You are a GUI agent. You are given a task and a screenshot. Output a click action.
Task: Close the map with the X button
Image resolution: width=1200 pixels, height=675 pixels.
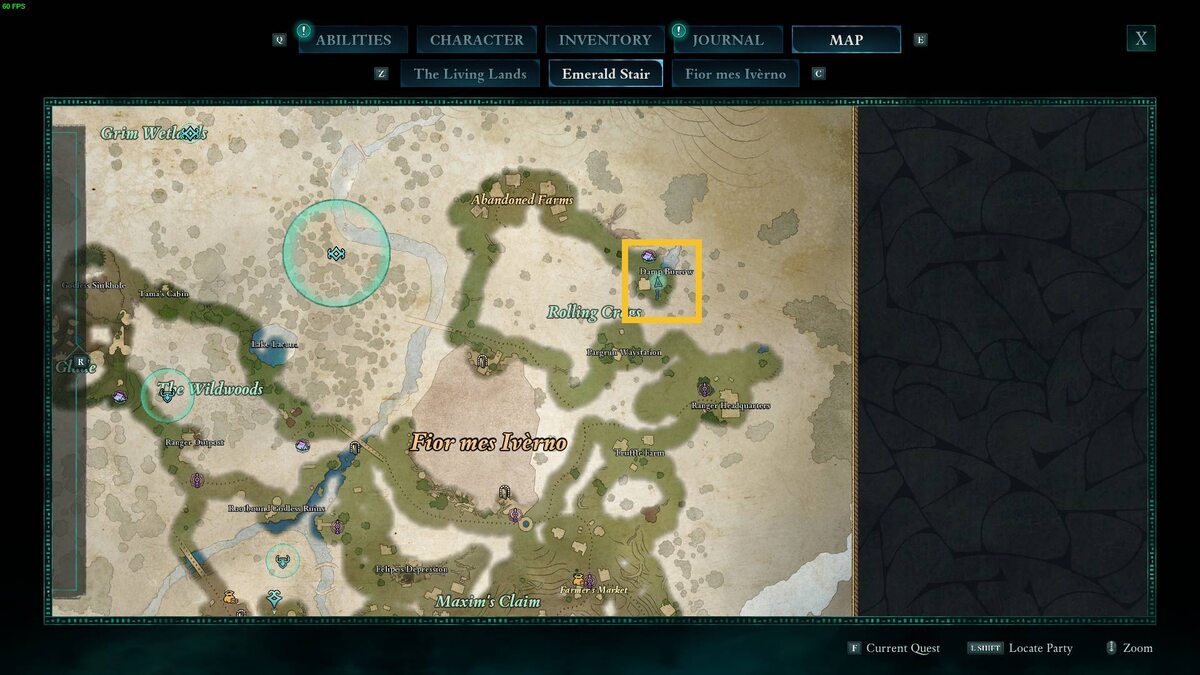[1140, 39]
